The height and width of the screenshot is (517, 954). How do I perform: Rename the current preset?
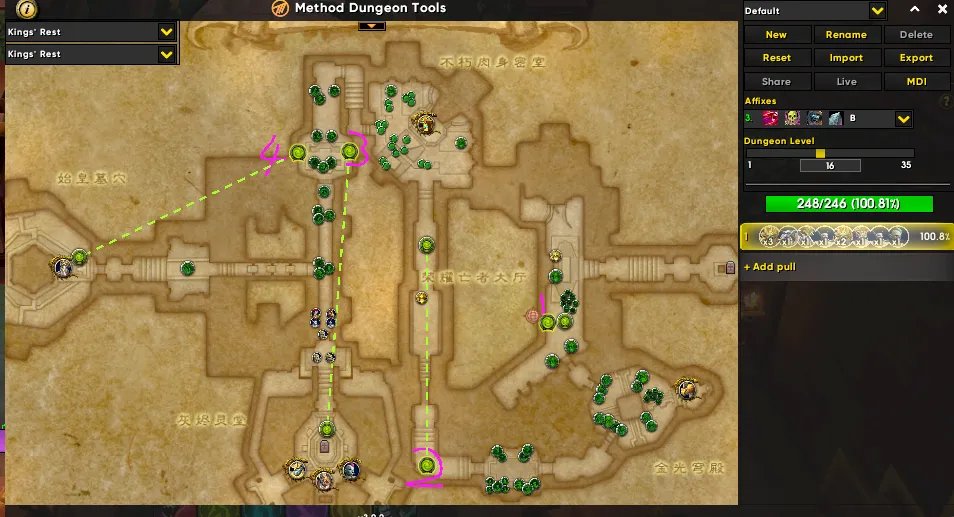point(846,34)
